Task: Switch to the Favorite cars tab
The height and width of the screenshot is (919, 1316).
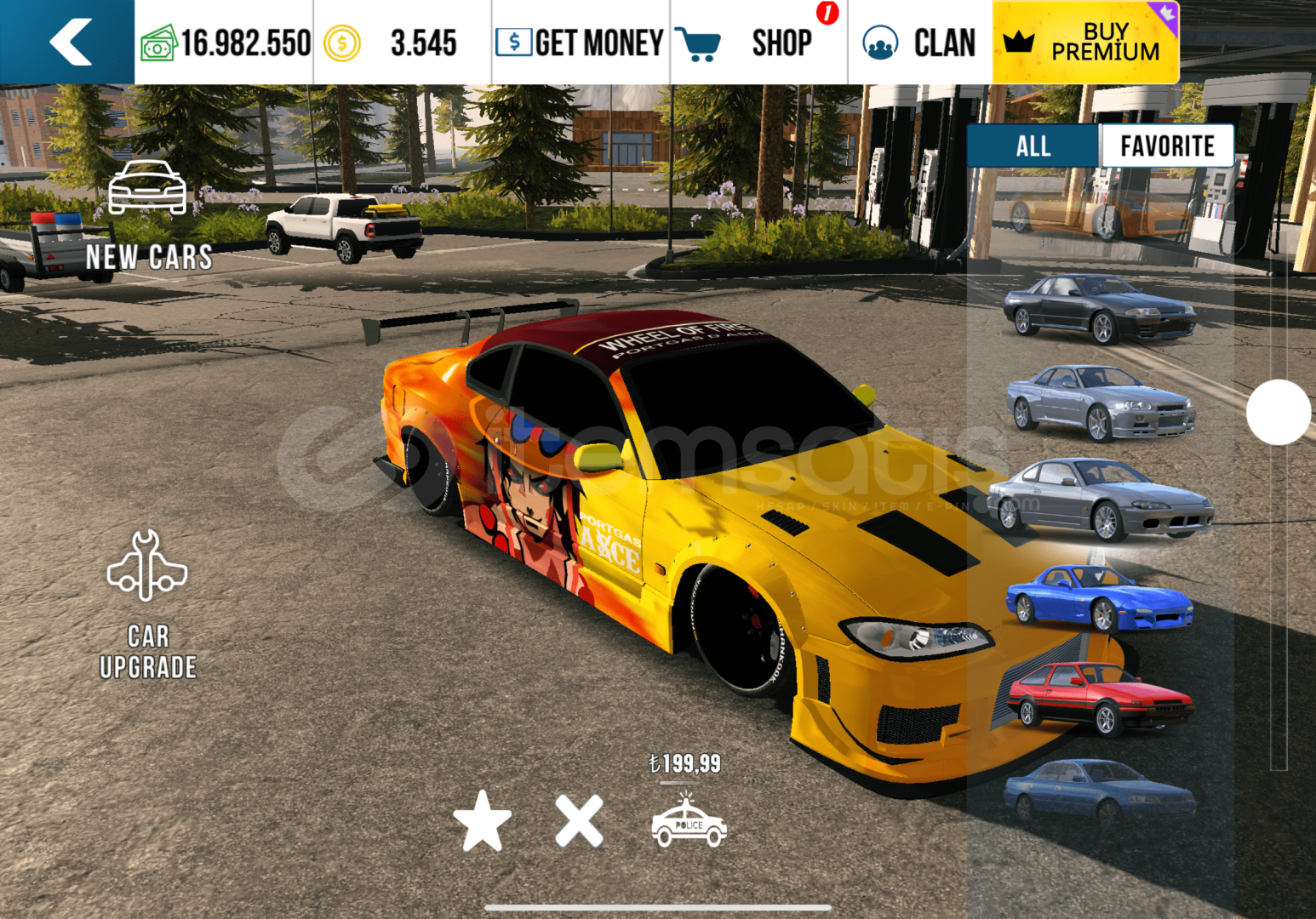Action: (x=1166, y=146)
